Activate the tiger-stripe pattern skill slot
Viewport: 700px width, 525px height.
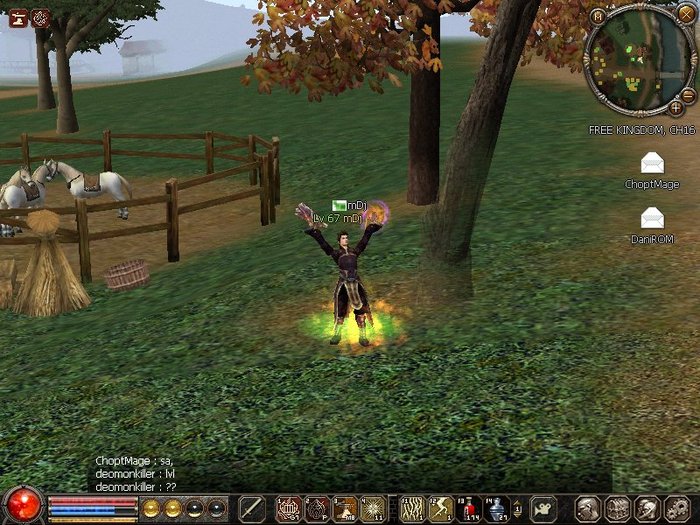tap(412, 509)
